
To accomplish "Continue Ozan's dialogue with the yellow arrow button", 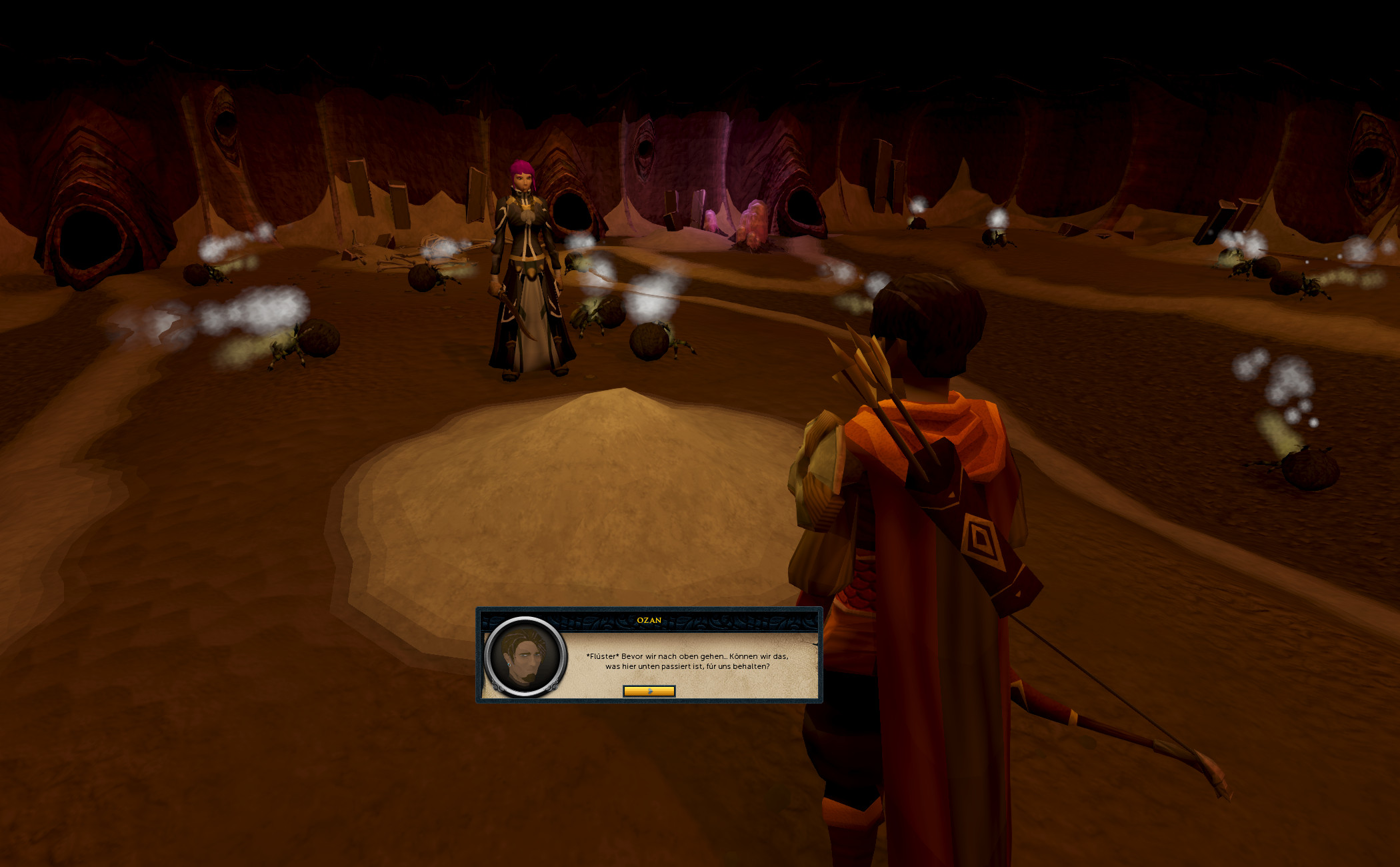I will (x=649, y=691).
